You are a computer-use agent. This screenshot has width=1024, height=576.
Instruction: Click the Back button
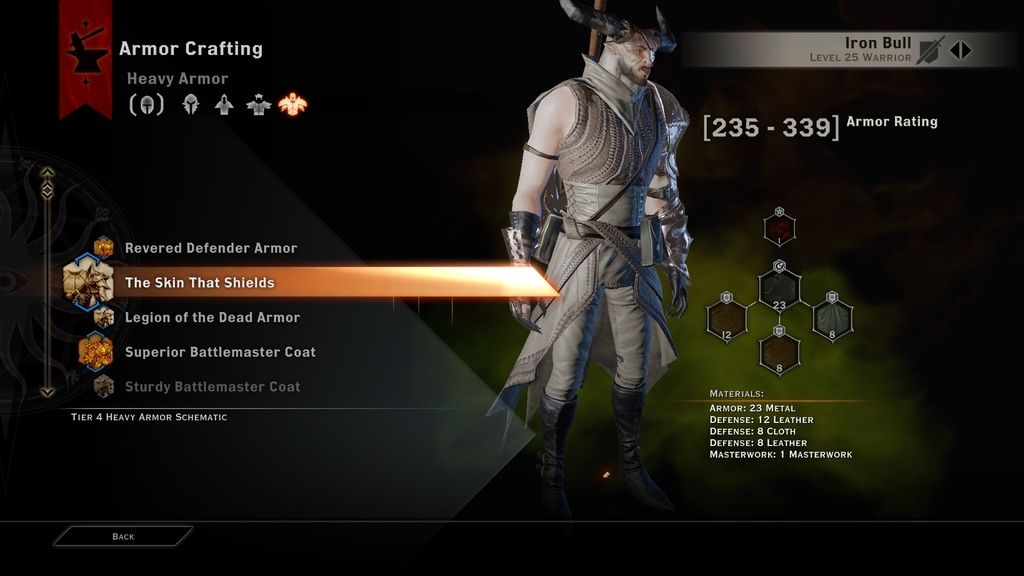[123, 537]
